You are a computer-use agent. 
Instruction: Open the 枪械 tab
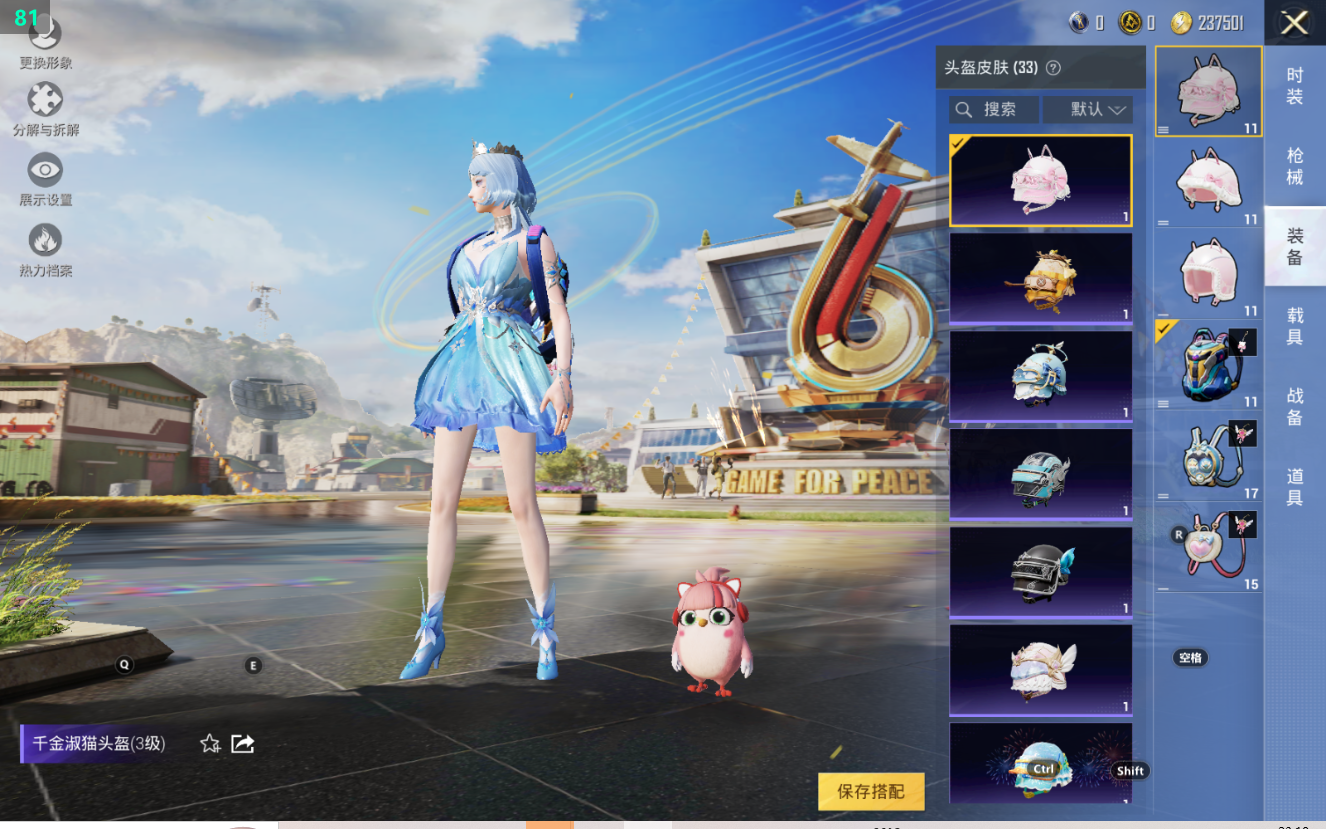click(1294, 166)
